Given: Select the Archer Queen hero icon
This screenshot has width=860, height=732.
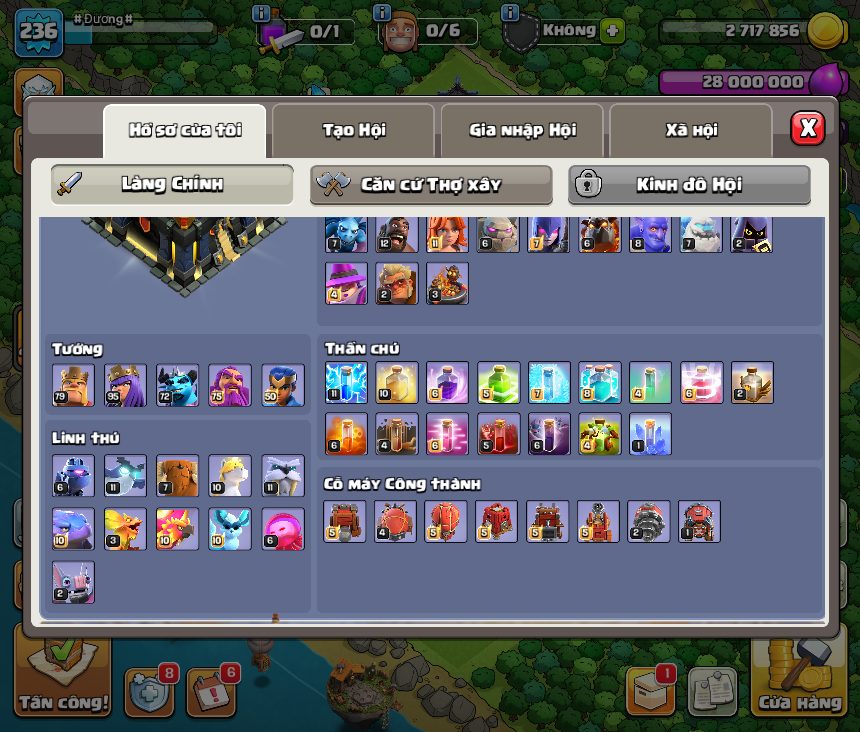Looking at the screenshot, I should [125, 385].
